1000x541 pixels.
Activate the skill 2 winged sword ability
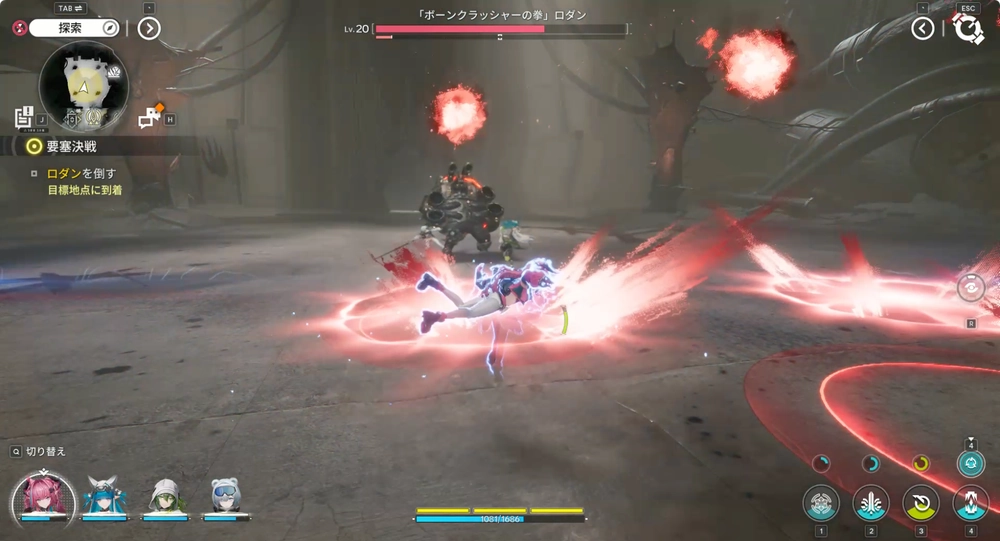pos(871,503)
